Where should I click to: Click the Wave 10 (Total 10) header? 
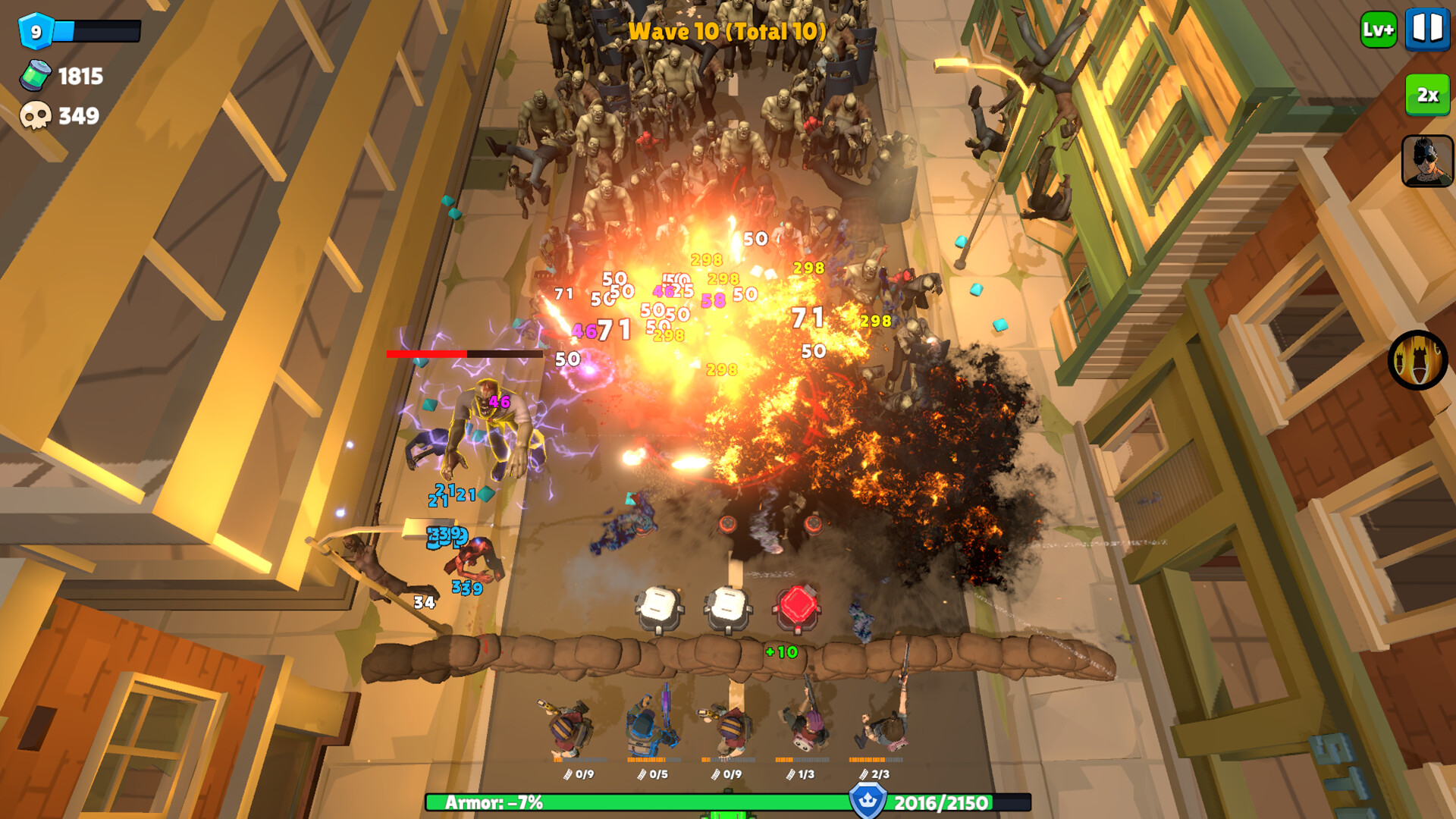tap(726, 32)
